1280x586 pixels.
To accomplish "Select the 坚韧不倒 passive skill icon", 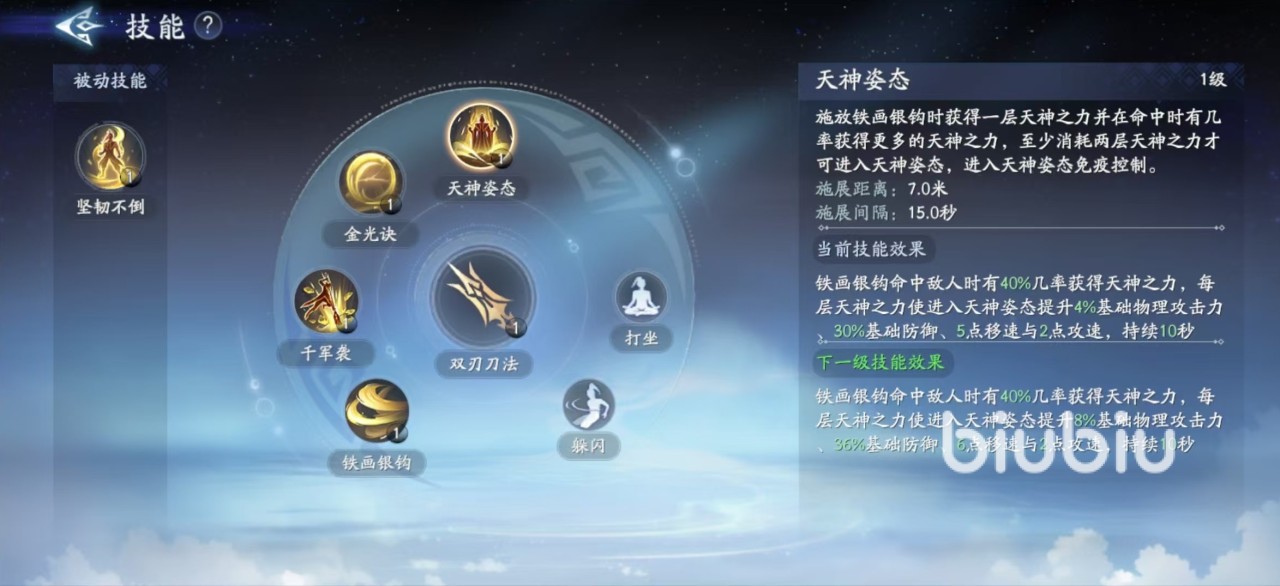I will point(110,157).
